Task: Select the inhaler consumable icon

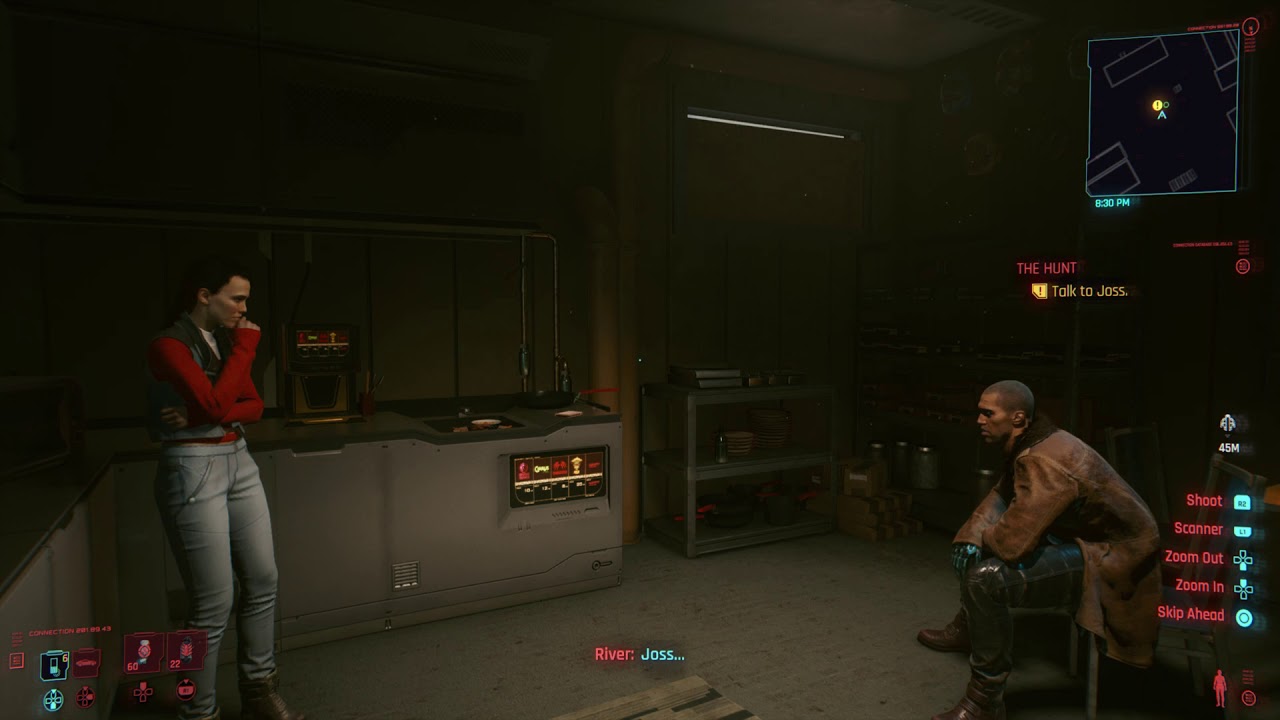Action: tap(53, 664)
